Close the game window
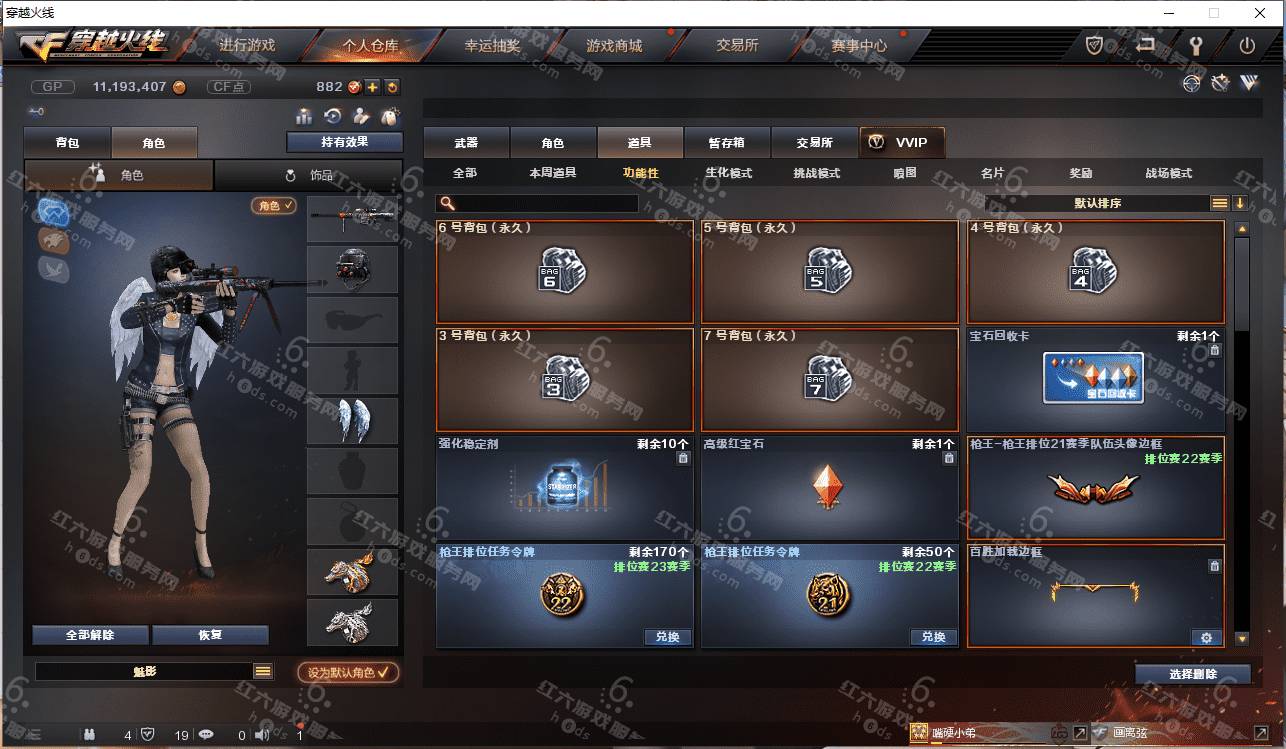1286x749 pixels. click(1260, 13)
